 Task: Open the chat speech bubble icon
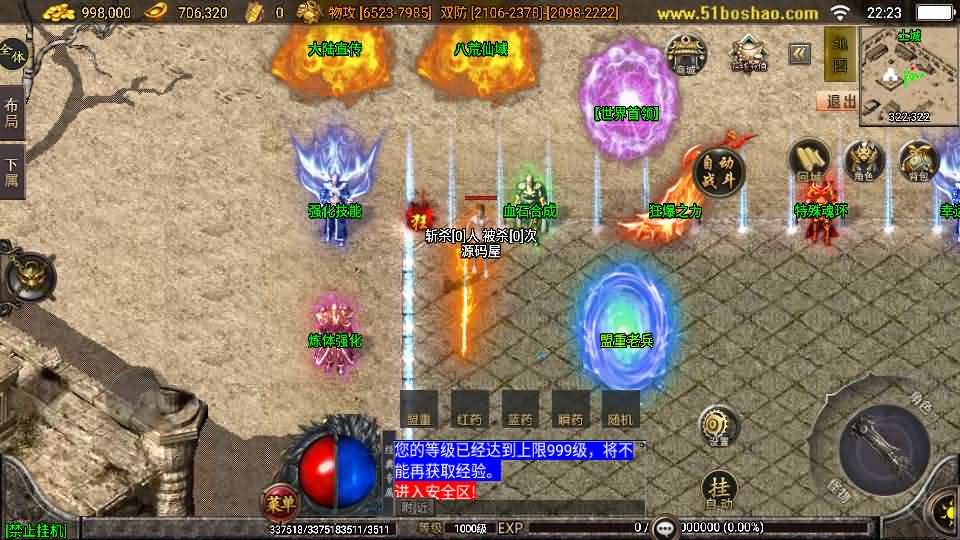(666, 527)
